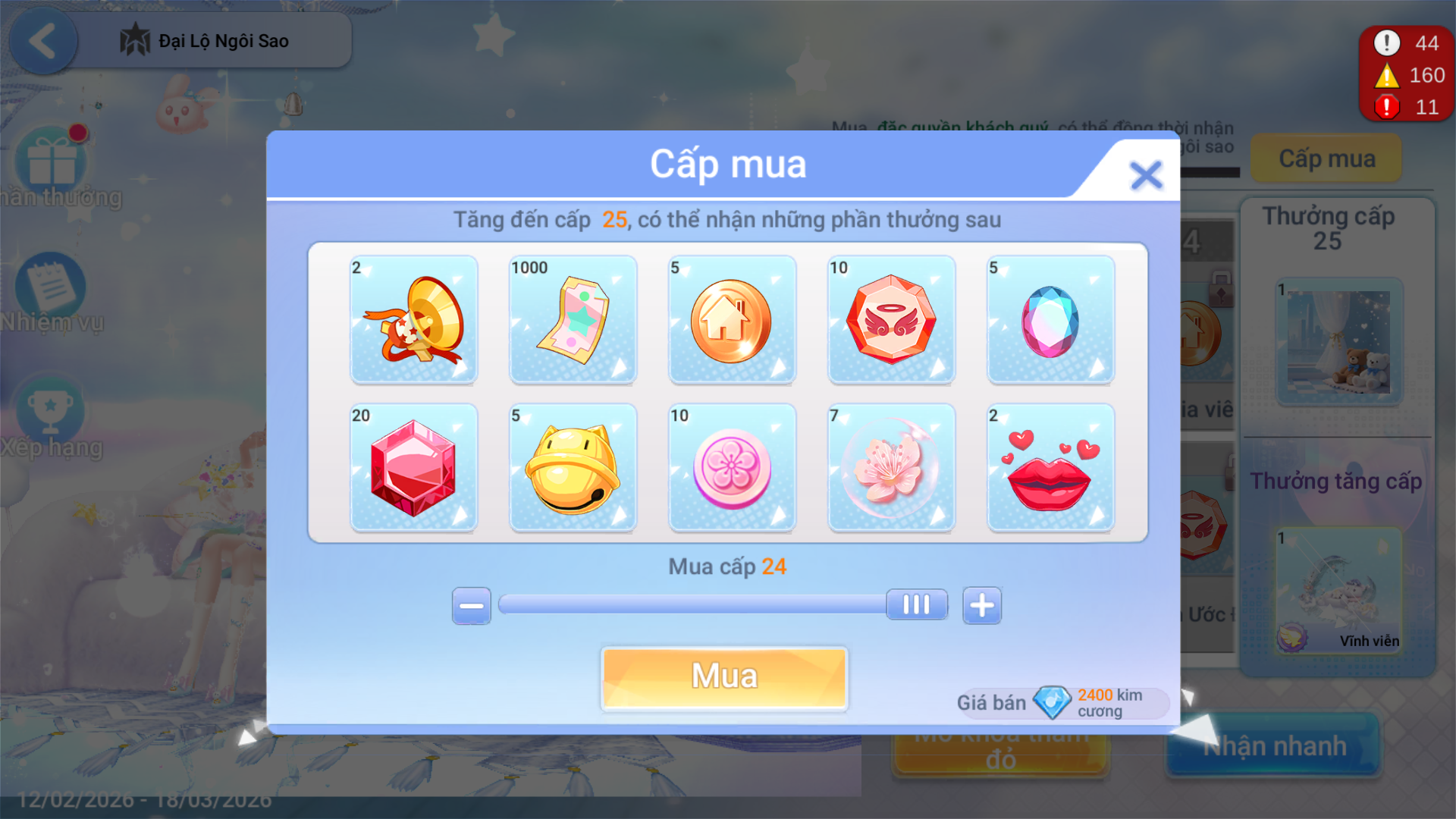The width and height of the screenshot is (1456, 819).
Task: Select the megaphone reward item
Action: click(414, 319)
